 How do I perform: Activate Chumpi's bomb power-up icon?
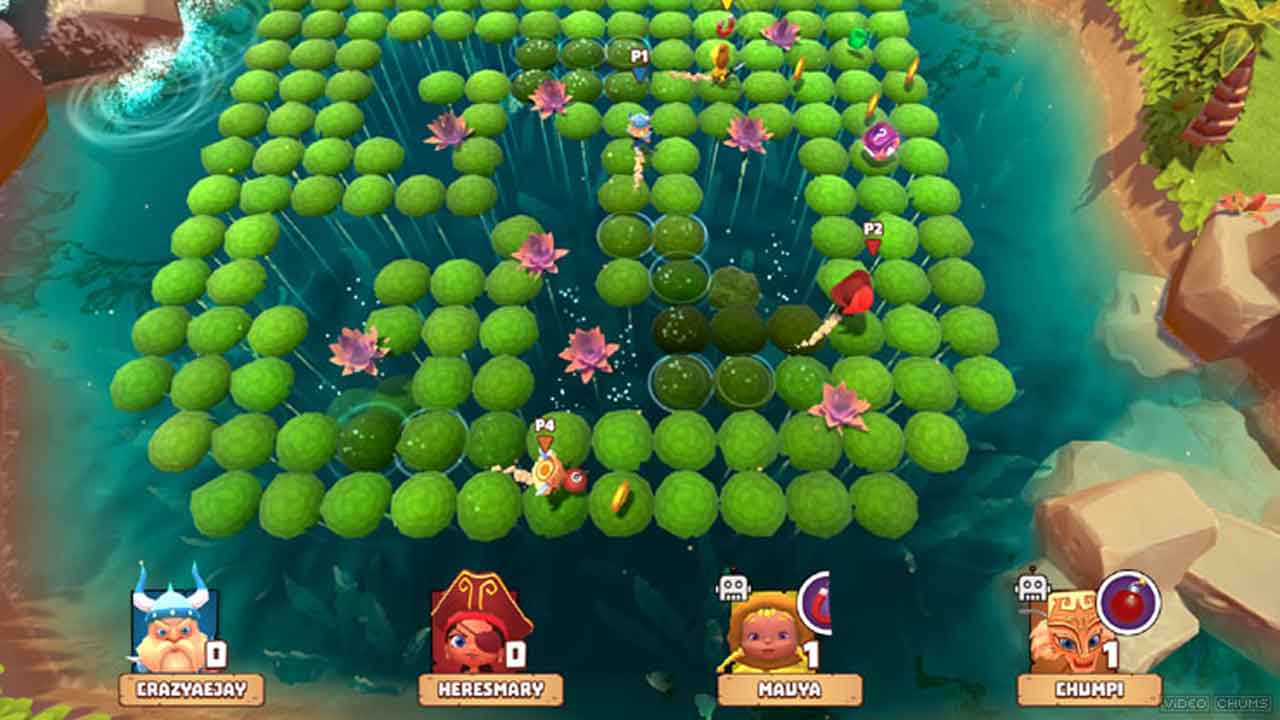pyautogui.click(x=1128, y=603)
